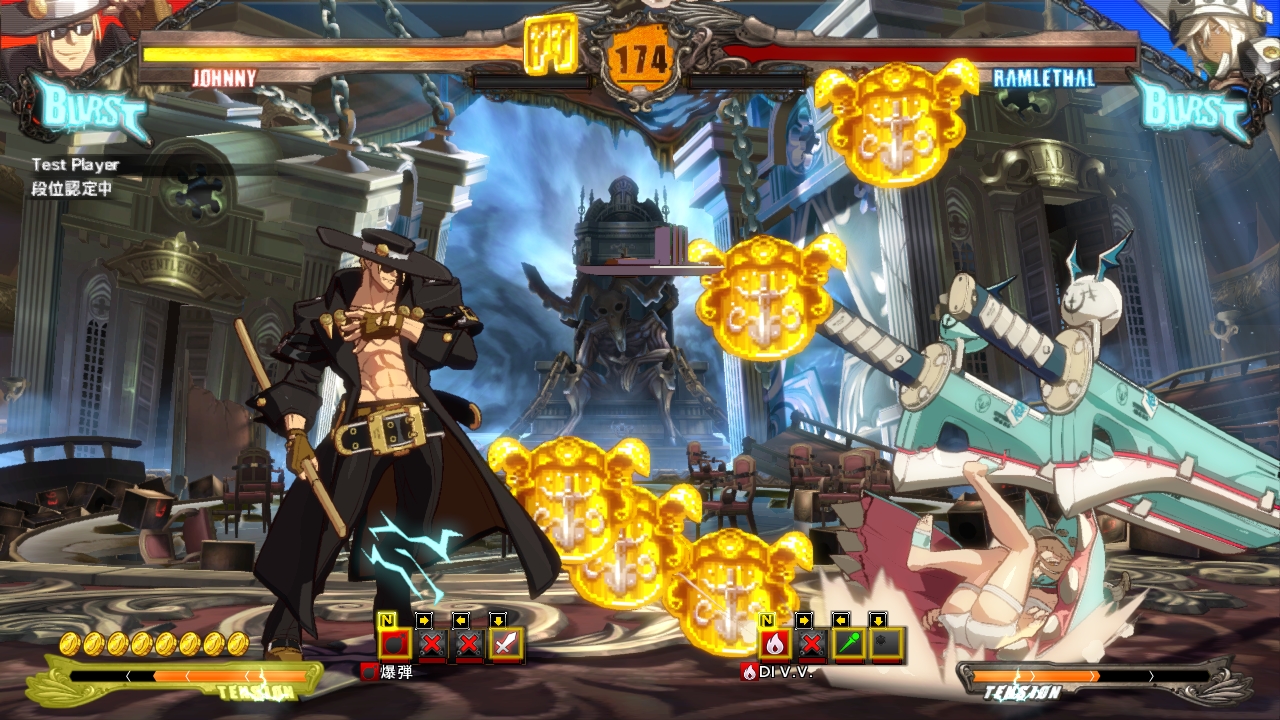This screenshot has height=720, width=1280.
Task: Choose Johnny's sword item slot
Action: pos(506,644)
